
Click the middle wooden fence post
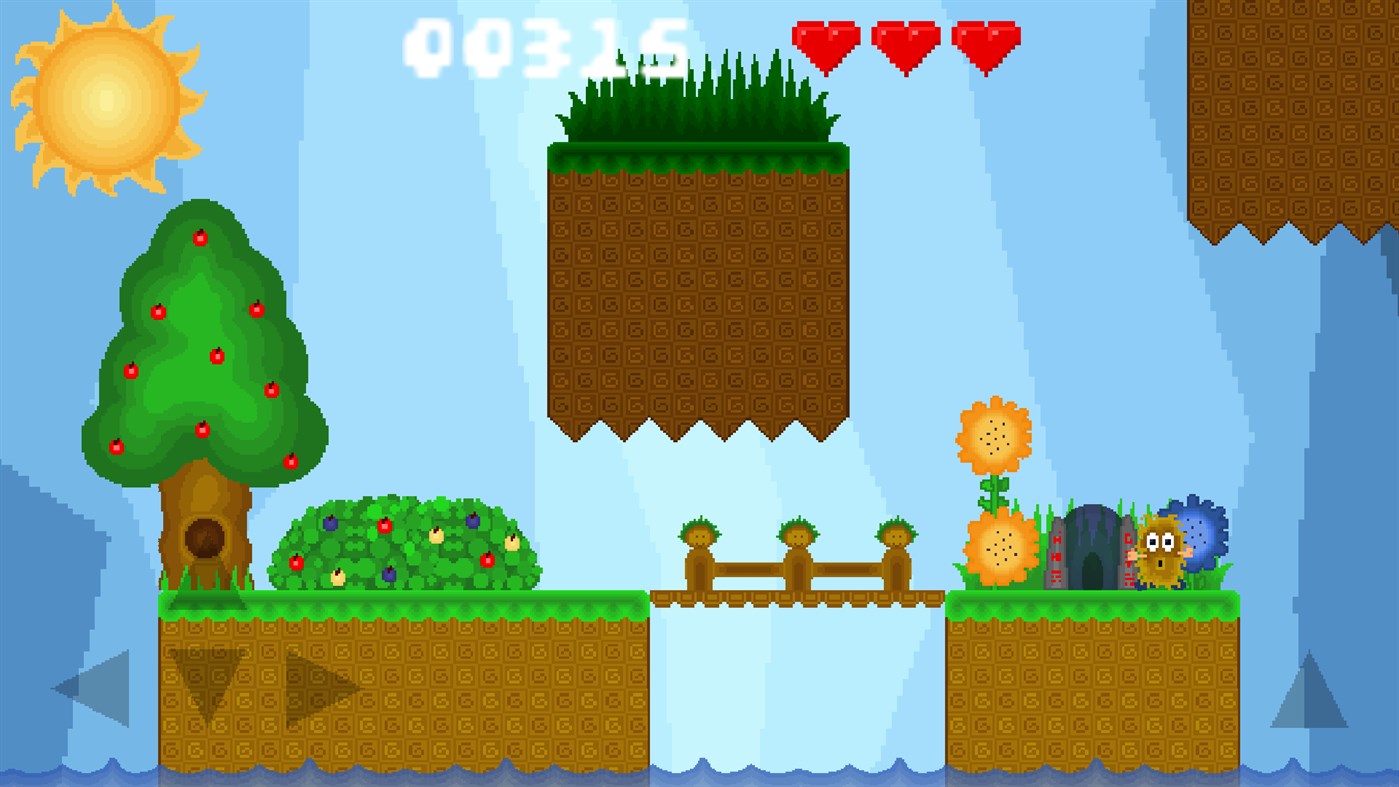coord(798,555)
